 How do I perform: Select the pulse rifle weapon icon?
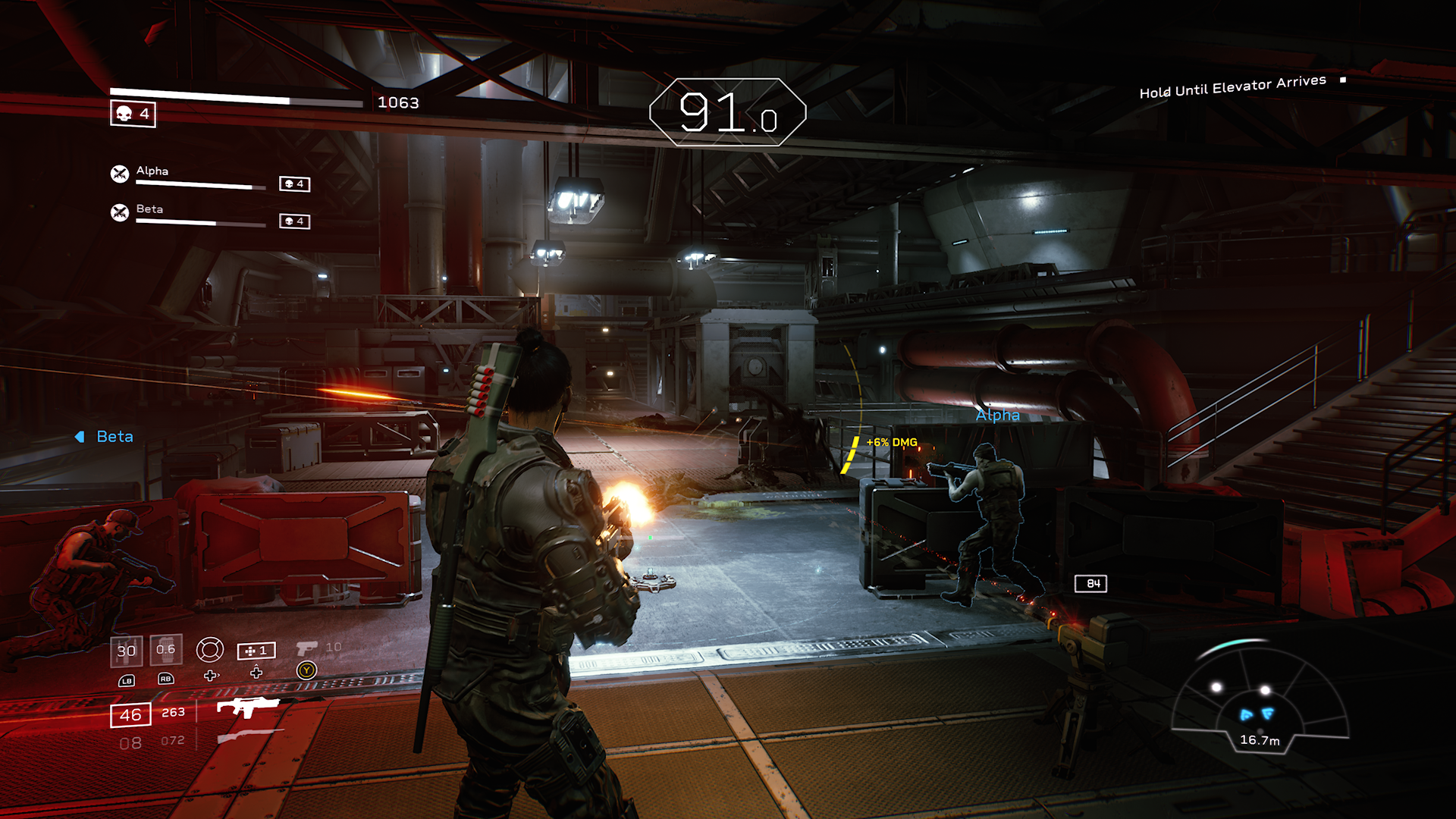247,707
